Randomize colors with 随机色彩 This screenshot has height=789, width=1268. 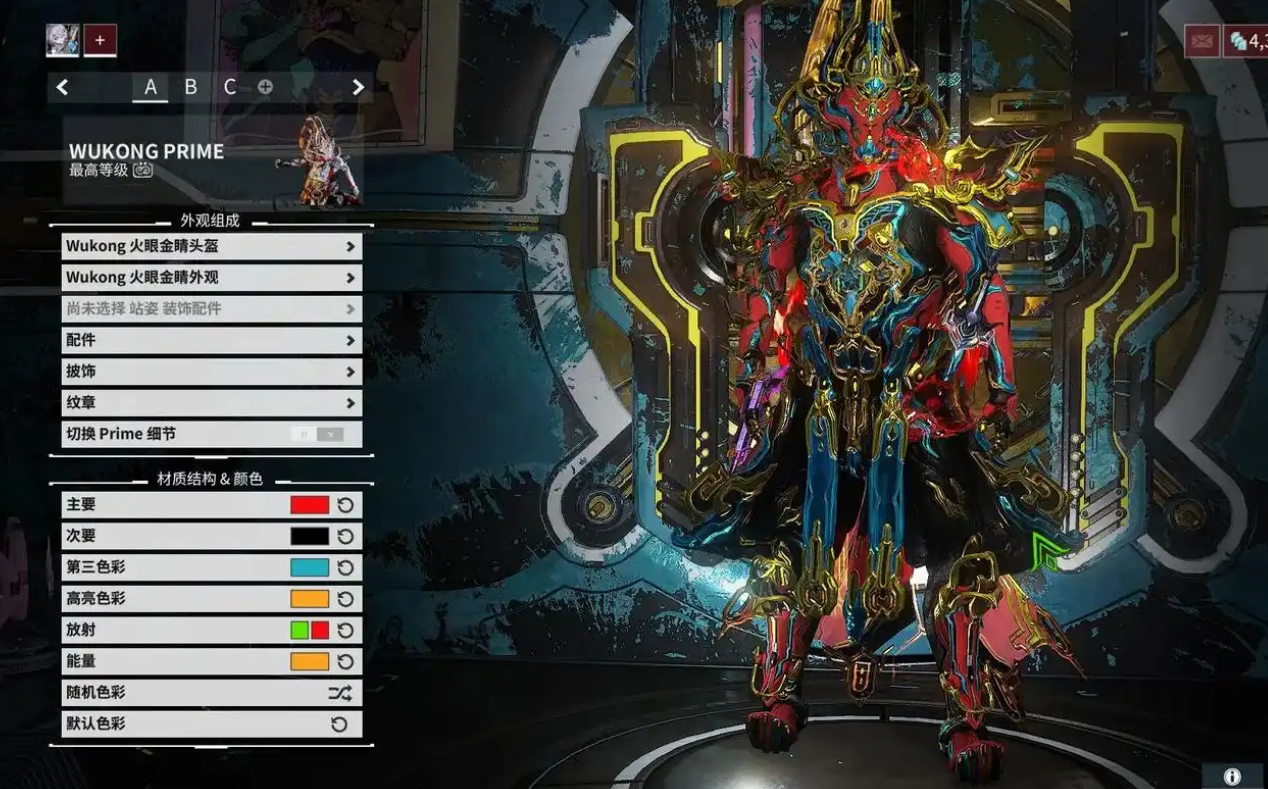coord(339,692)
